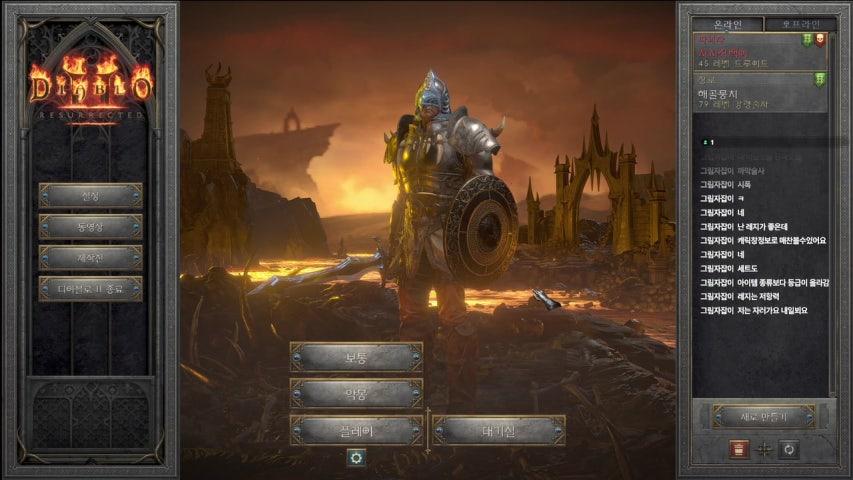Show the 제작진 (Credits) screen
The width and height of the screenshot is (853, 480).
click(90, 258)
